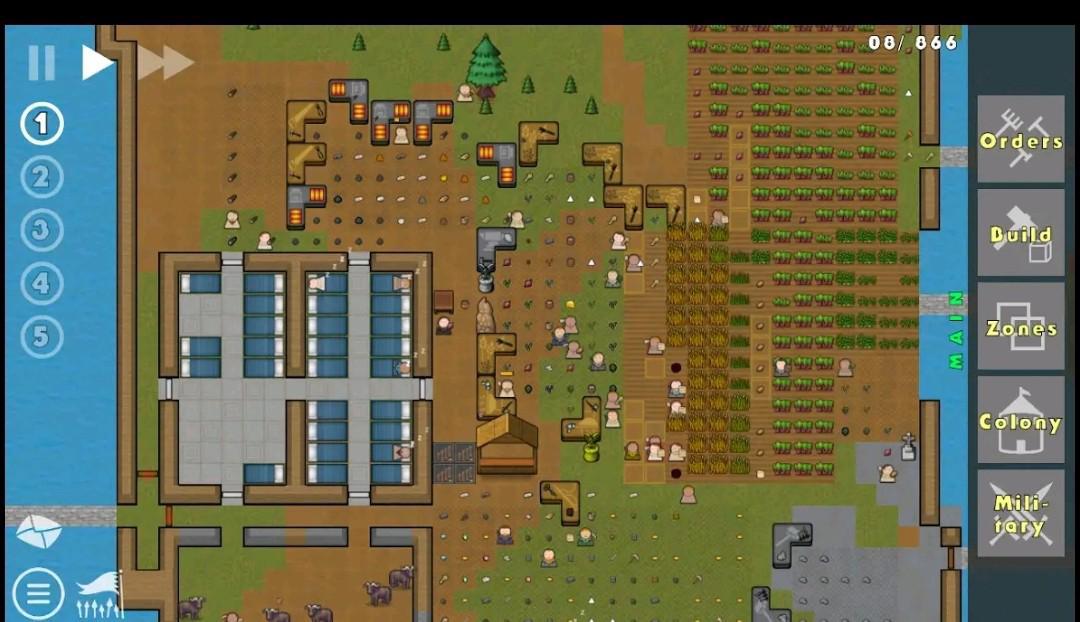The width and height of the screenshot is (1080, 622).
Task: Open the Colony panel
Action: tap(1020, 420)
